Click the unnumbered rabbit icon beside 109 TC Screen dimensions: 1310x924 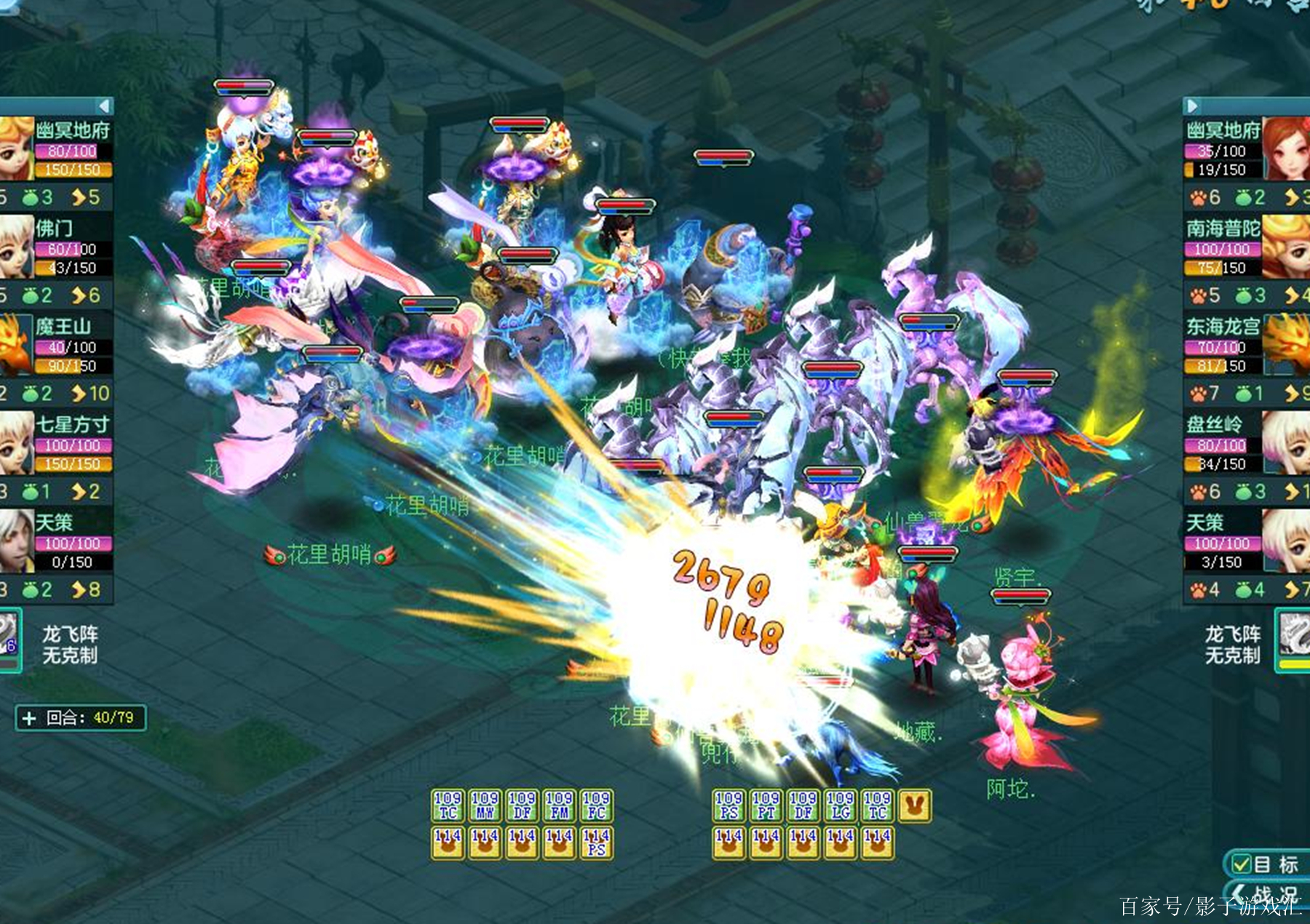[915, 806]
